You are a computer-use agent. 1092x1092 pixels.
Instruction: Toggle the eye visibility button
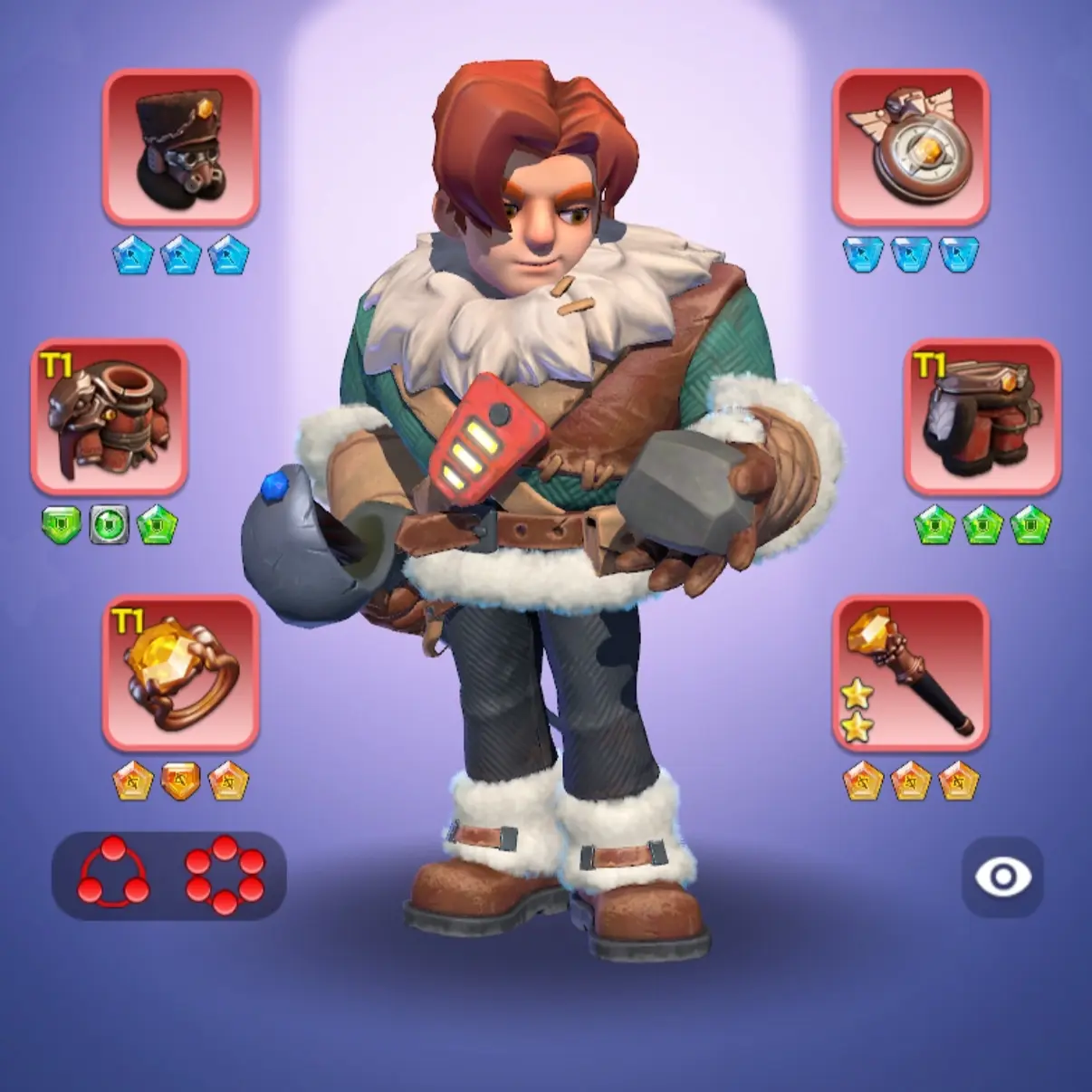pyautogui.click(x=1002, y=876)
